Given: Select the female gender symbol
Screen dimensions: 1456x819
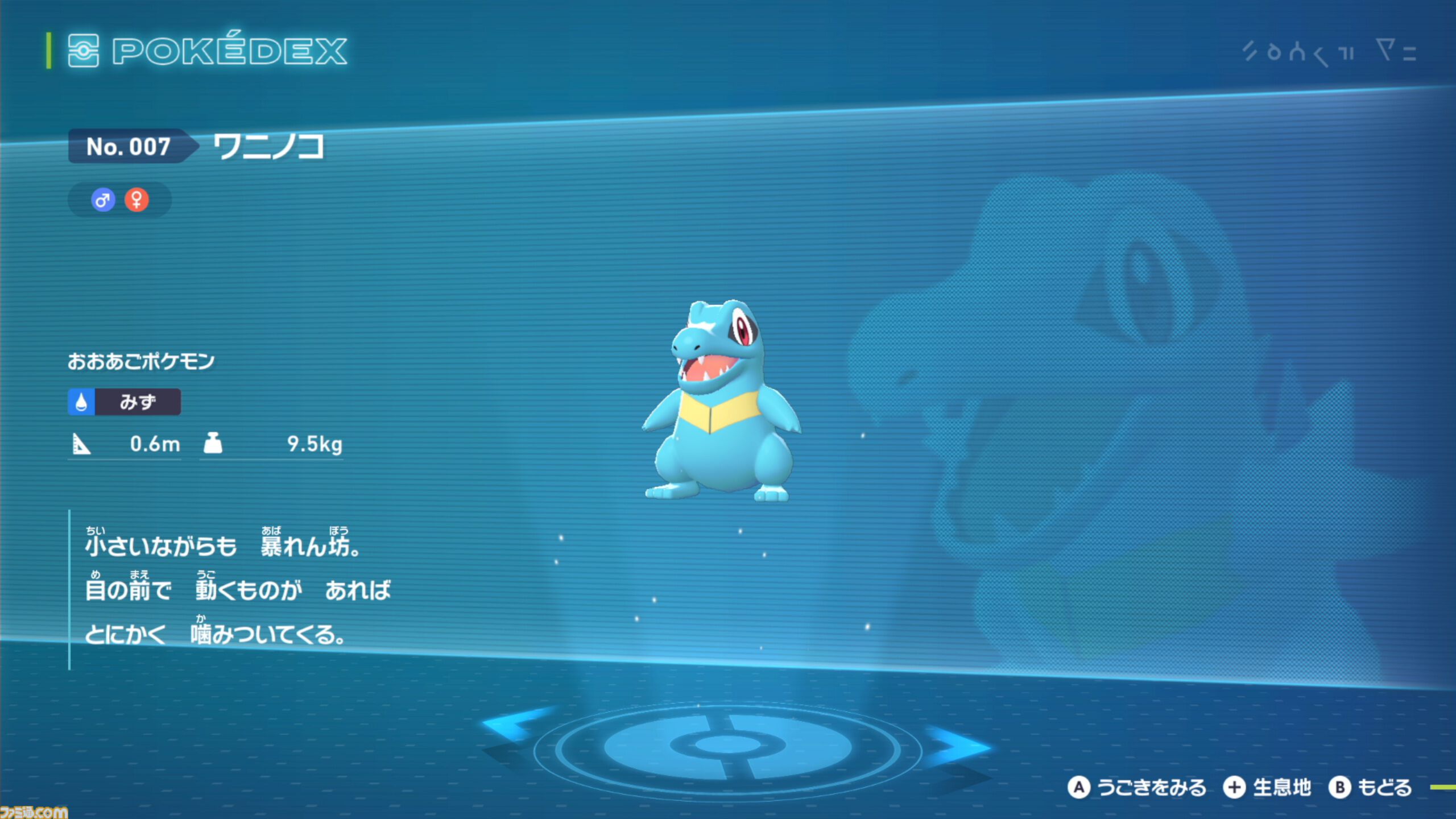Looking at the screenshot, I should click(136, 200).
